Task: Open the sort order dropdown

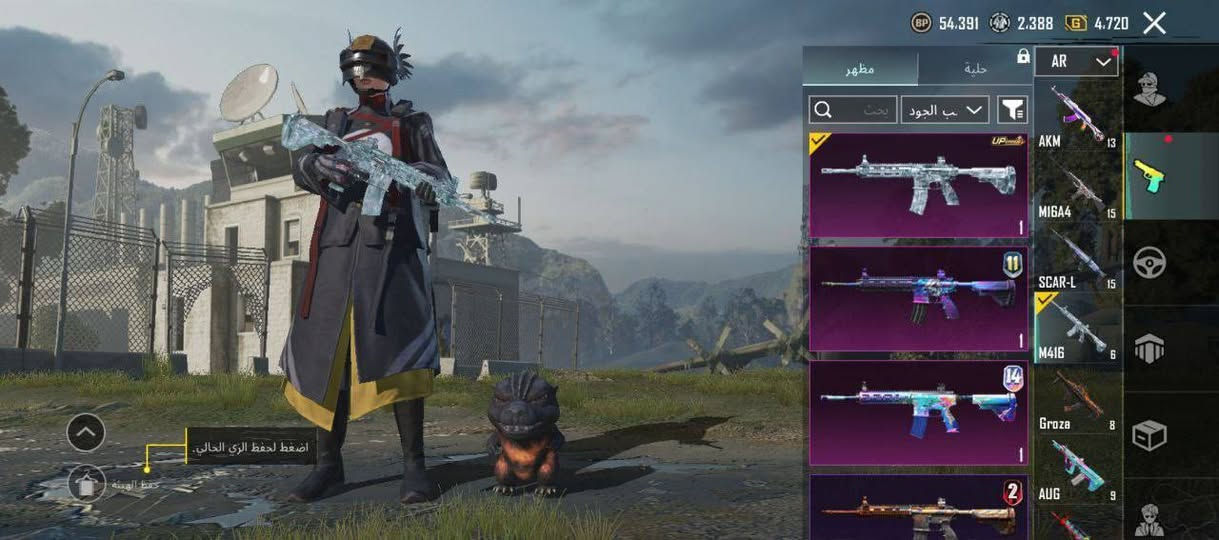Action: tap(944, 109)
